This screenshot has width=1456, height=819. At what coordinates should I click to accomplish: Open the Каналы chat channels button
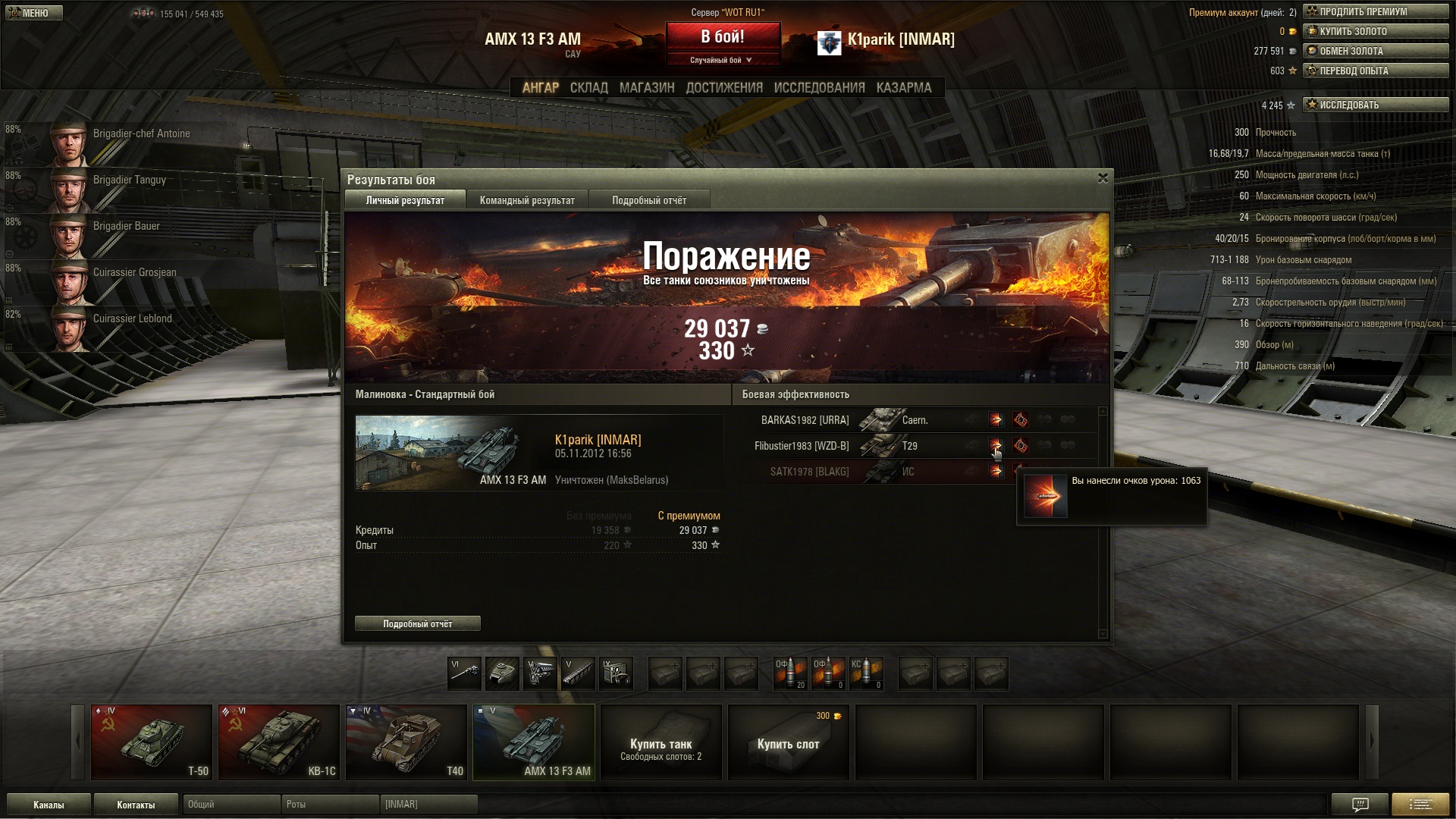tap(49, 805)
